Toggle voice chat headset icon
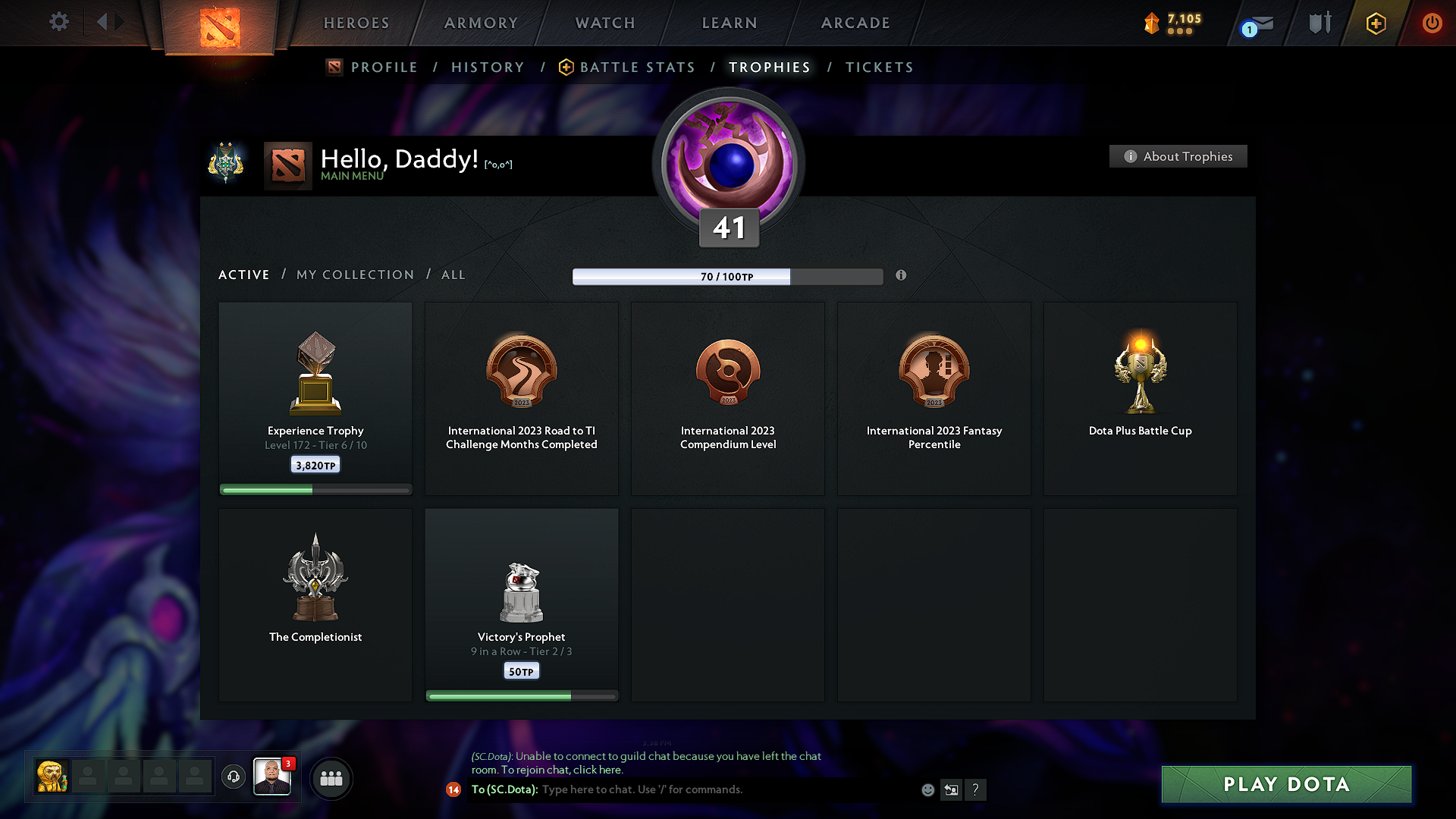 pyautogui.click(x=233, y=777)
